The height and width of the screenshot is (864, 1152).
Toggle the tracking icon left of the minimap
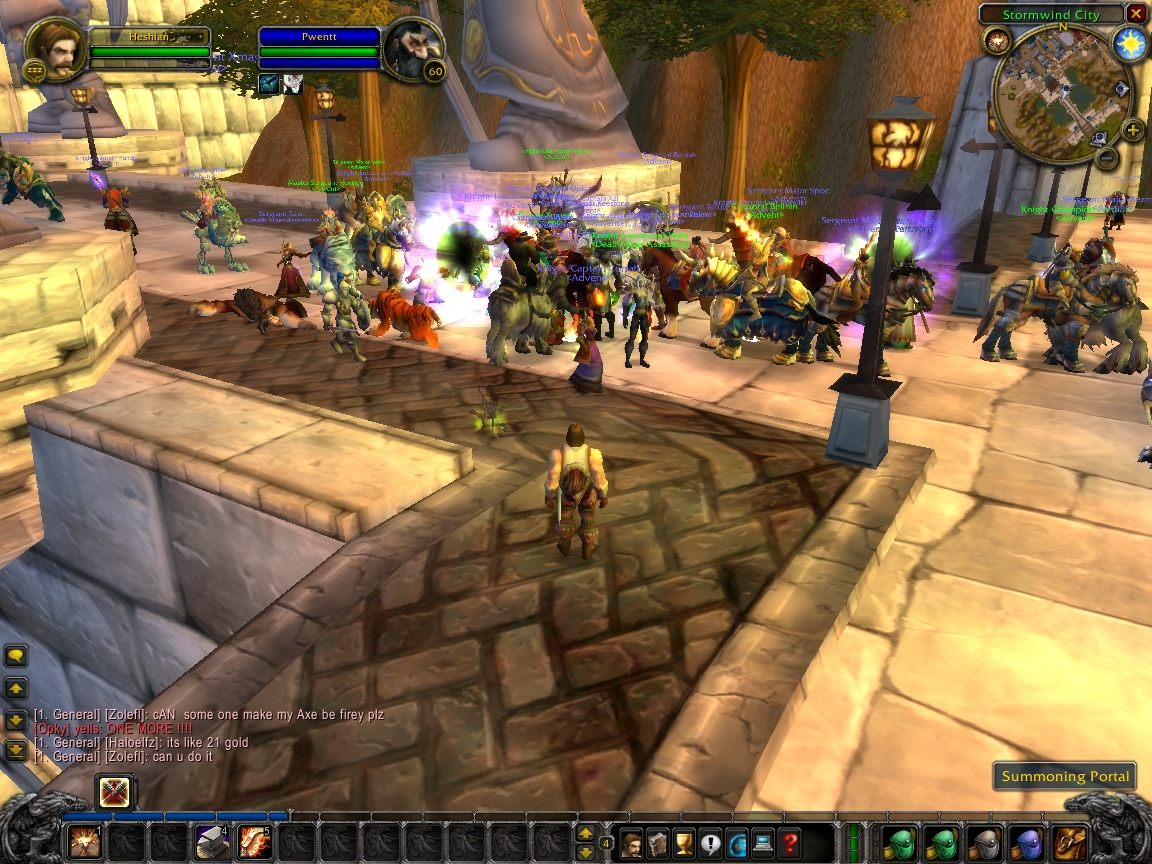click(x=996, y=40)
